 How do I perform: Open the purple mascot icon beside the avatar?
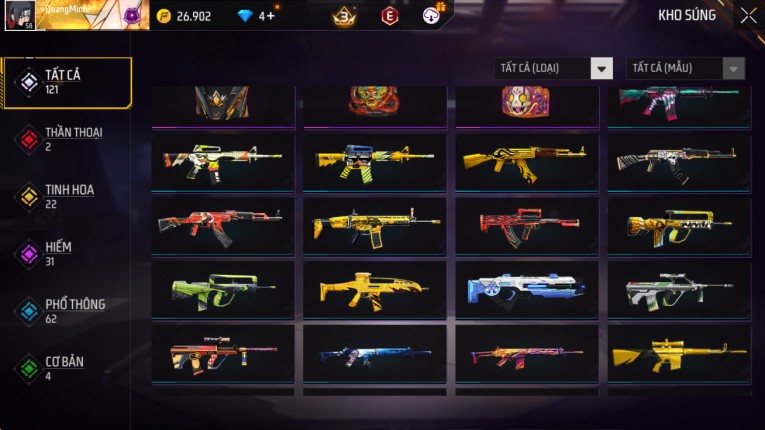coord(132,16)
